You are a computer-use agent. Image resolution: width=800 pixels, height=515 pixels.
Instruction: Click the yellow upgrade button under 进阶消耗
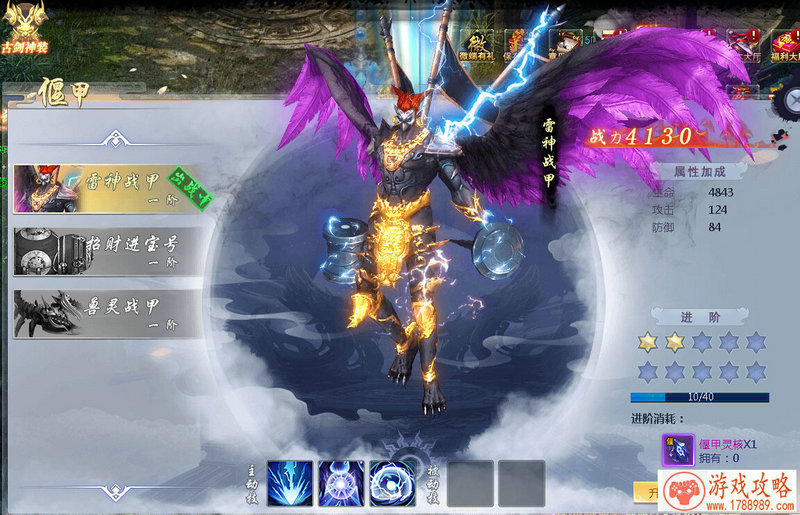[x=646, y=493]
